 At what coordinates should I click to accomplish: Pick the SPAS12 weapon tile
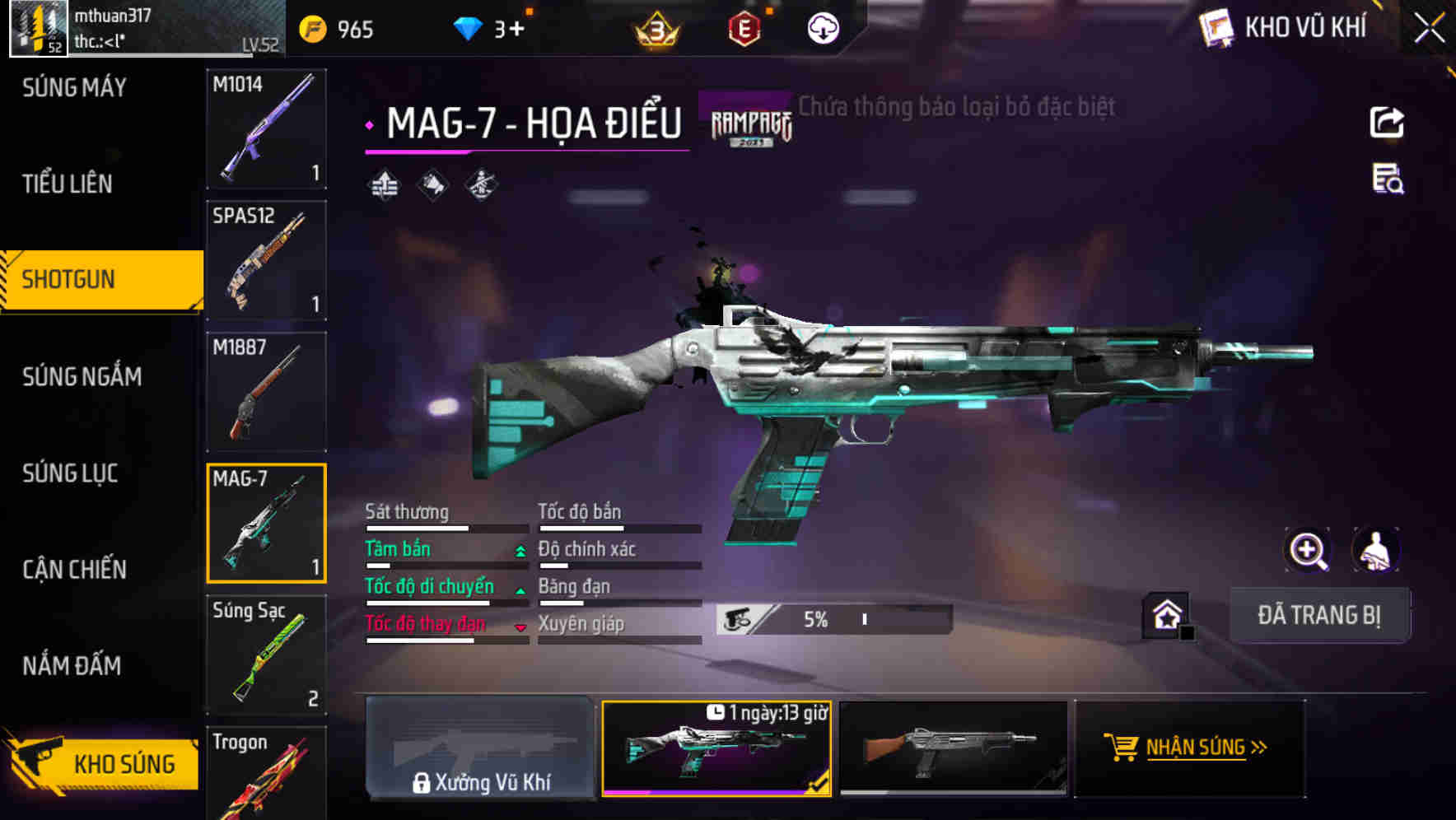[x=266, y=260]
